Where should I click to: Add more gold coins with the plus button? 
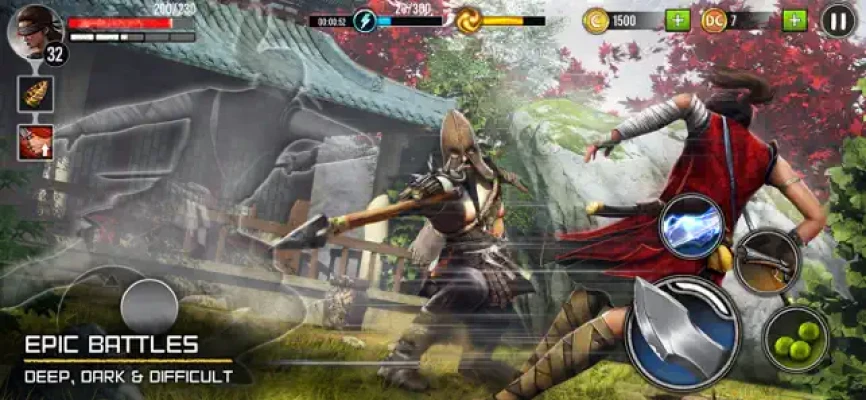point(677,20)
